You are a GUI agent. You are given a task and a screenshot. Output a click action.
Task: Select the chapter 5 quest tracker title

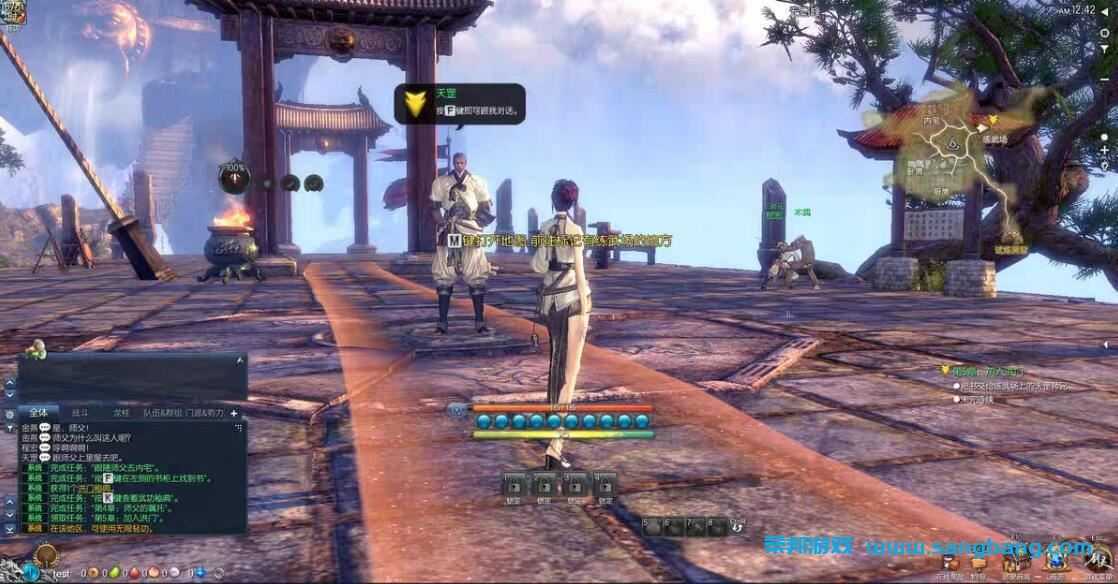[978, 372]
